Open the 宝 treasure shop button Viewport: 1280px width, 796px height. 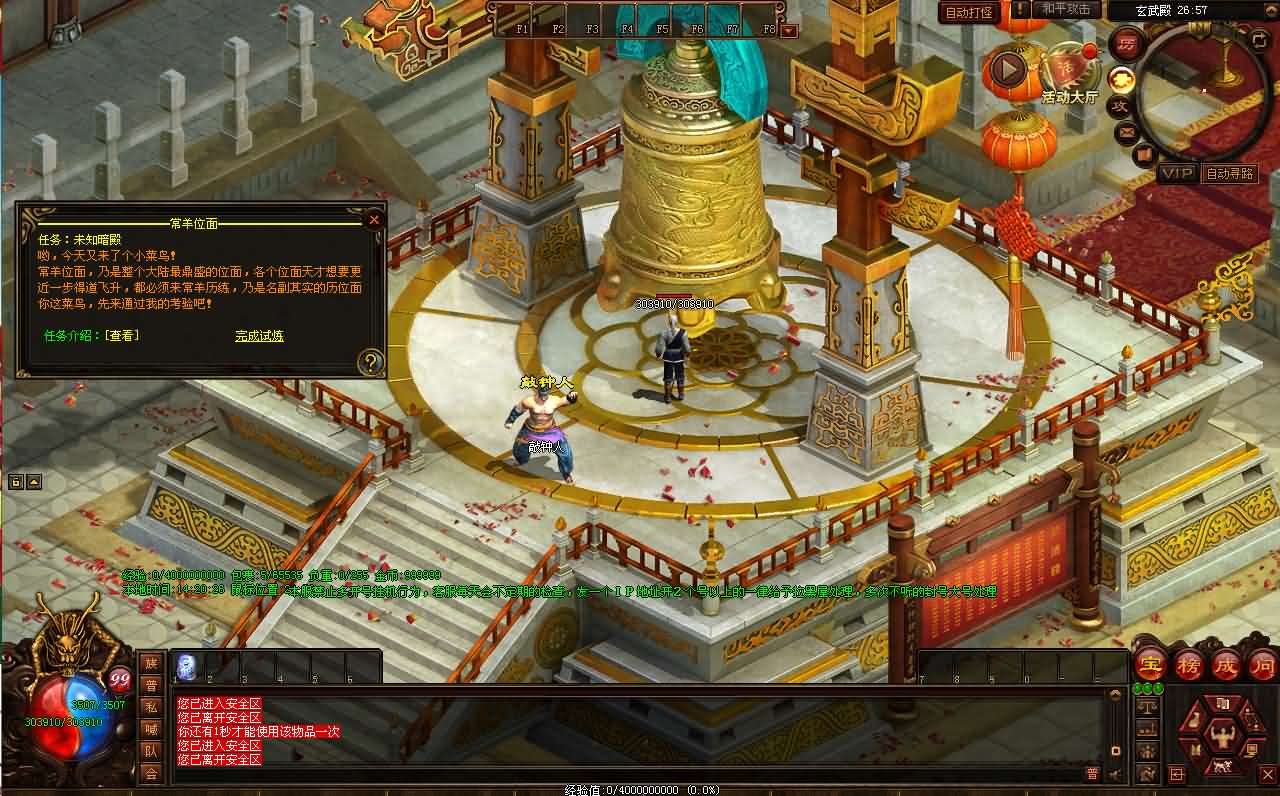click(1150, 665)
